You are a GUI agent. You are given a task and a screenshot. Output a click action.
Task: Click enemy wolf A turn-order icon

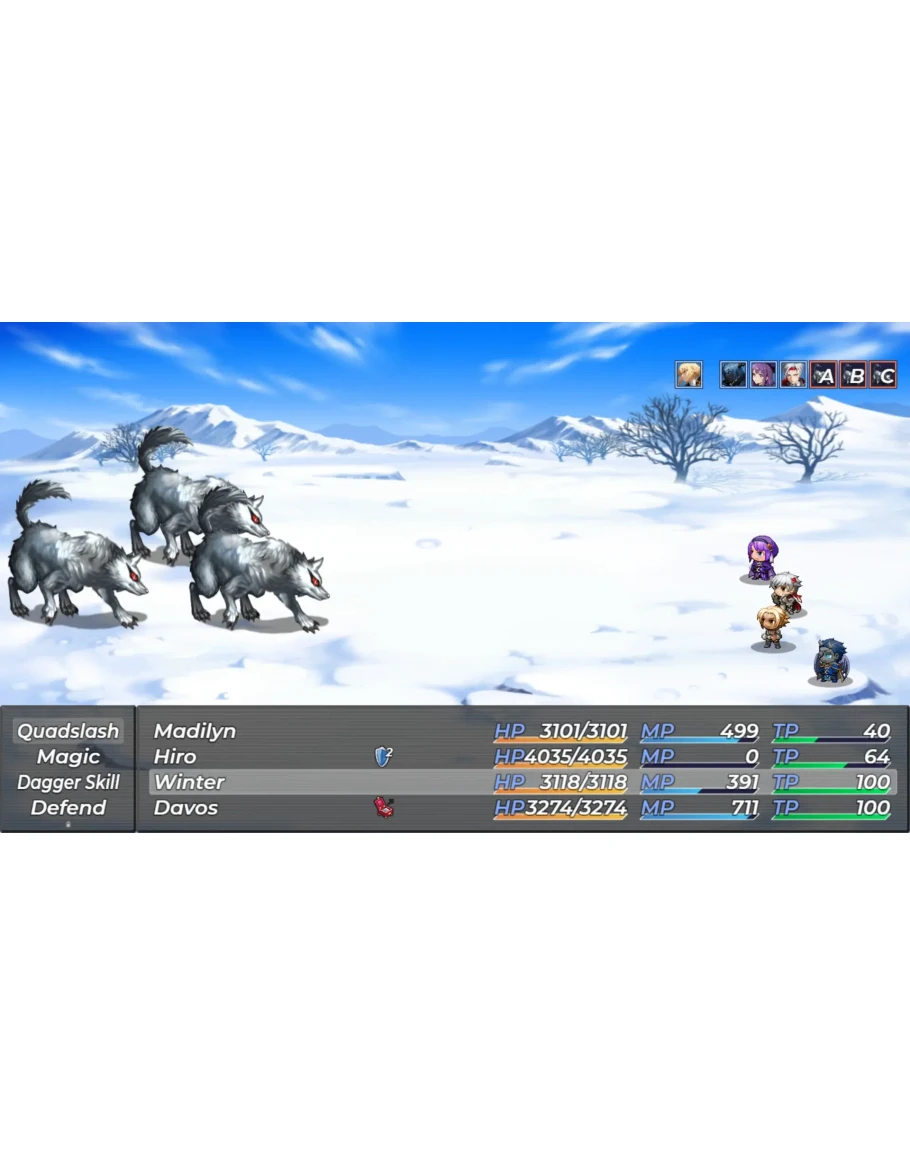(823, 375)
